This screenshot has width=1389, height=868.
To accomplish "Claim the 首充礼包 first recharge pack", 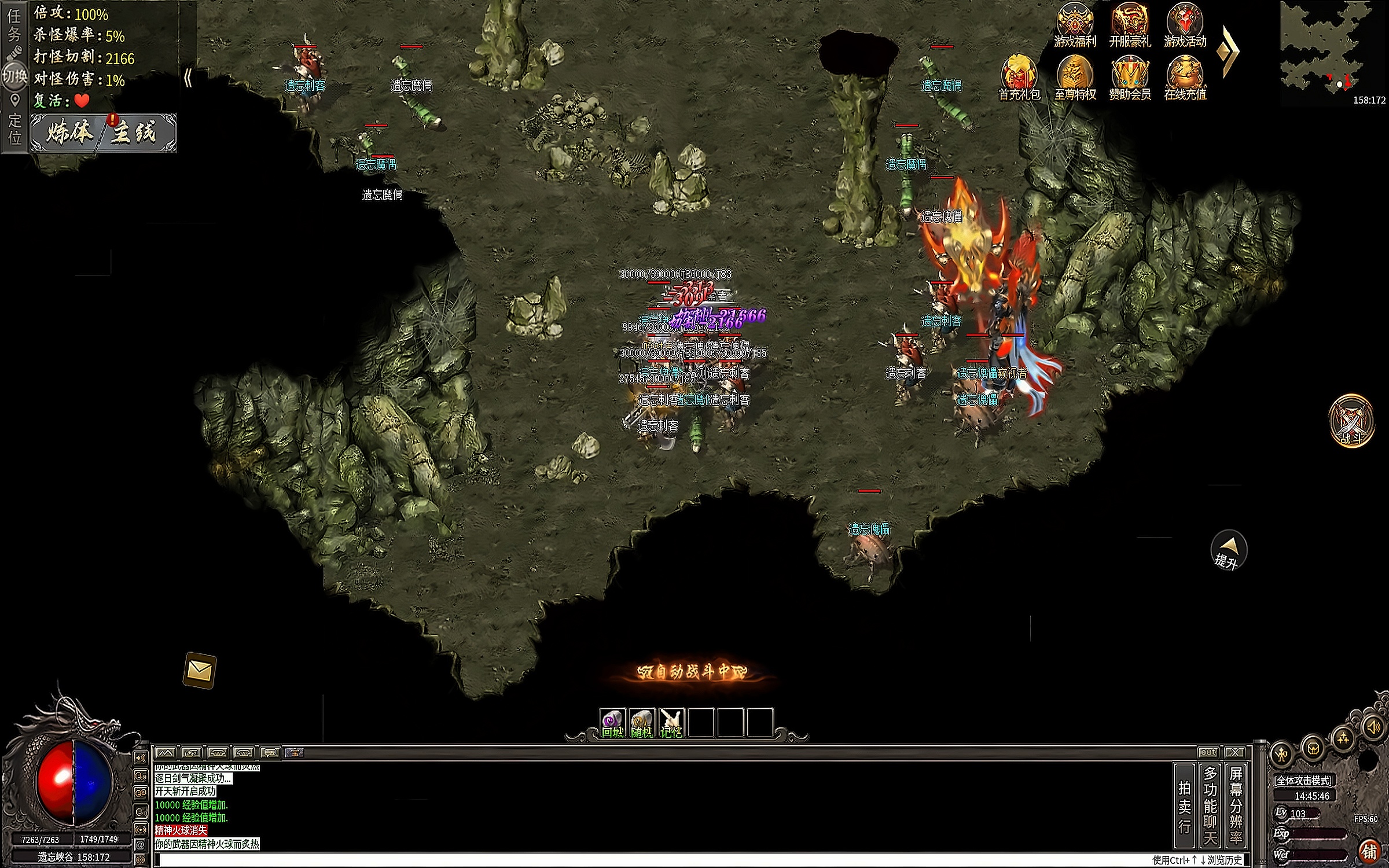I will [1019, 78].
